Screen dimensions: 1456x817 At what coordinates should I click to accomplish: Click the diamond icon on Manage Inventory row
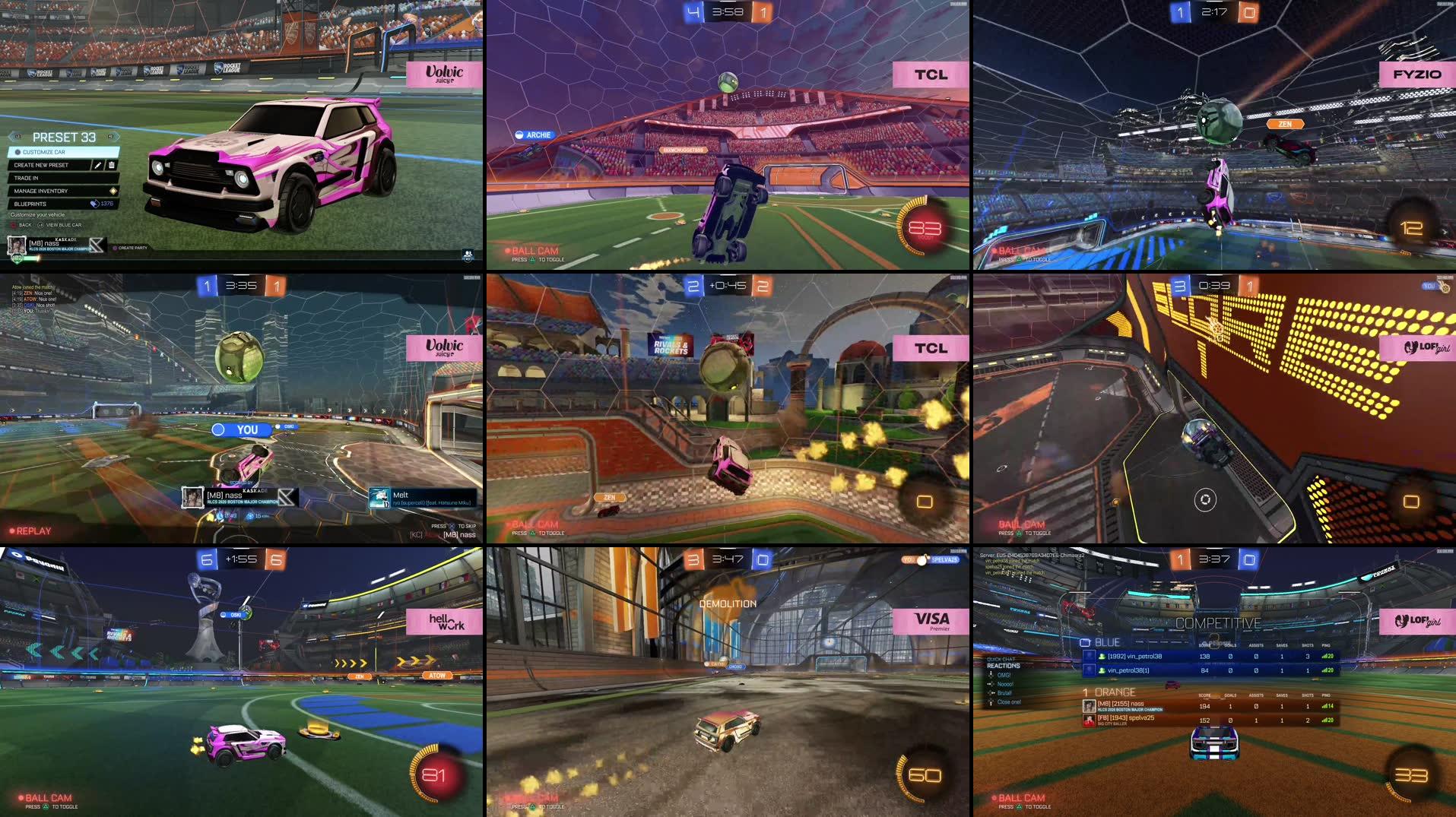pyautogui.click(x=114, y=191)
